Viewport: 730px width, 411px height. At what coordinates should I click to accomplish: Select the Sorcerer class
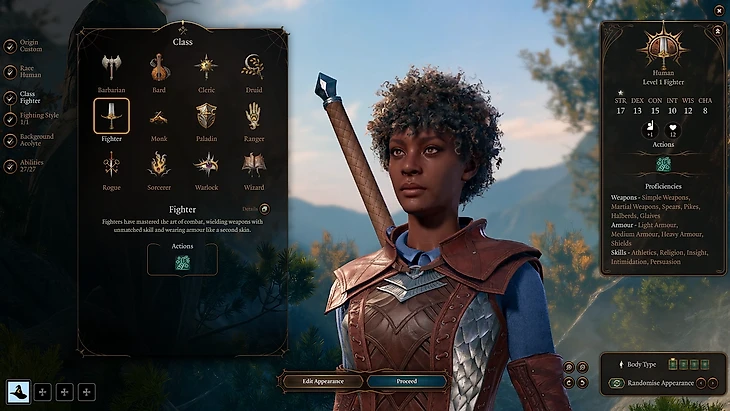[x=158, y=164]
